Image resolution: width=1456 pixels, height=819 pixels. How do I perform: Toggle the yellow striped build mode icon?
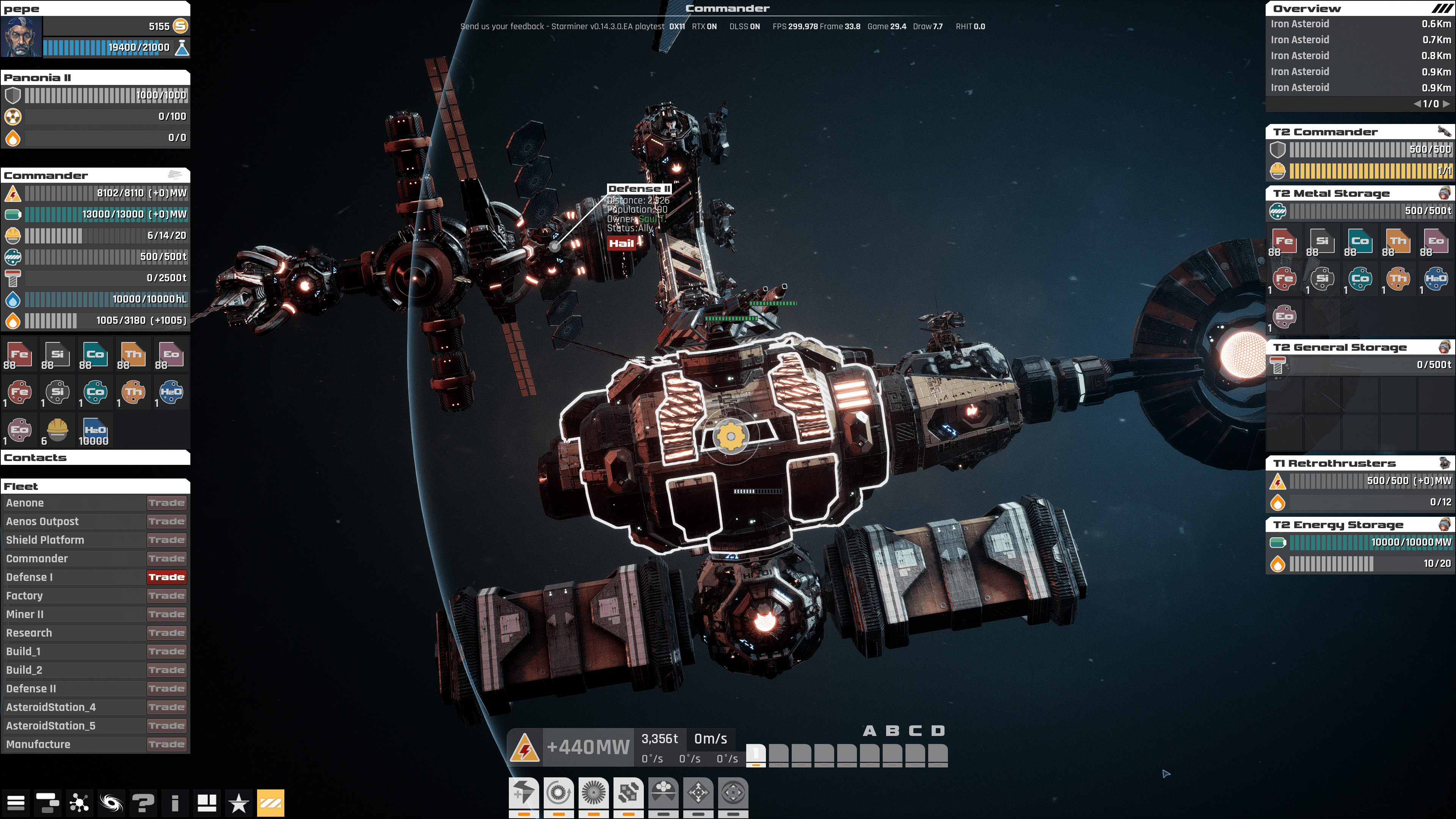click(x=271, y=802)
